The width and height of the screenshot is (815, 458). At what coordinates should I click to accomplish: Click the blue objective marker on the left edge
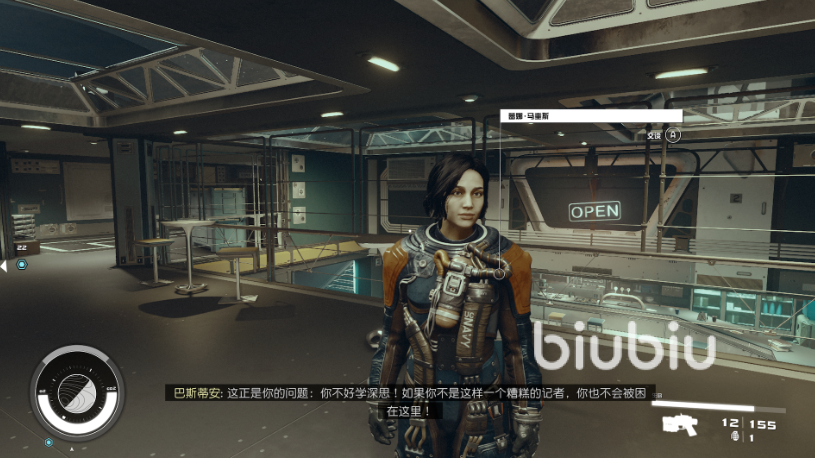pyautogui.click(x=21, y=264)
